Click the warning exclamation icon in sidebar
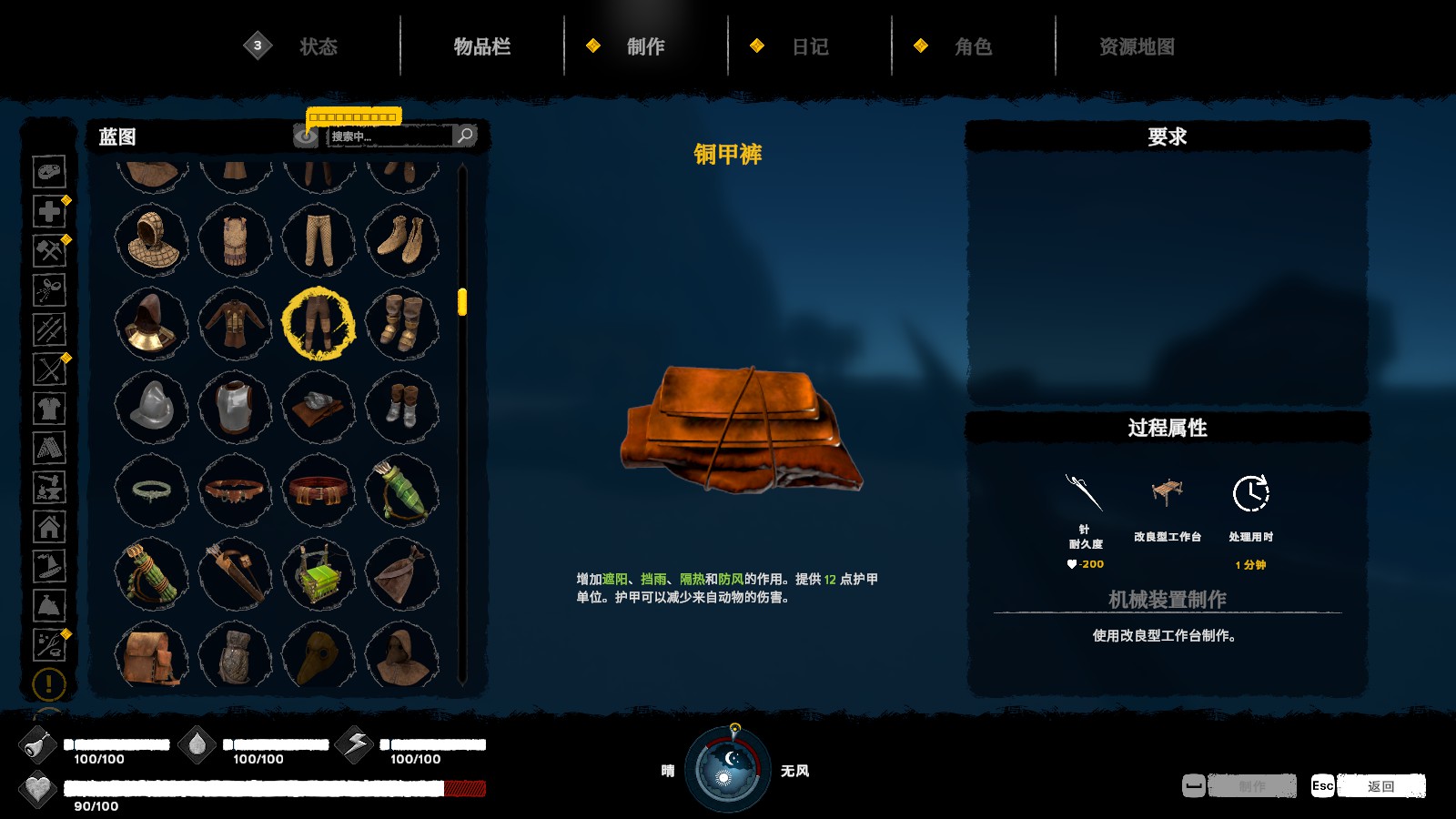Screen dimensions: 1456x819 point(49,682)
